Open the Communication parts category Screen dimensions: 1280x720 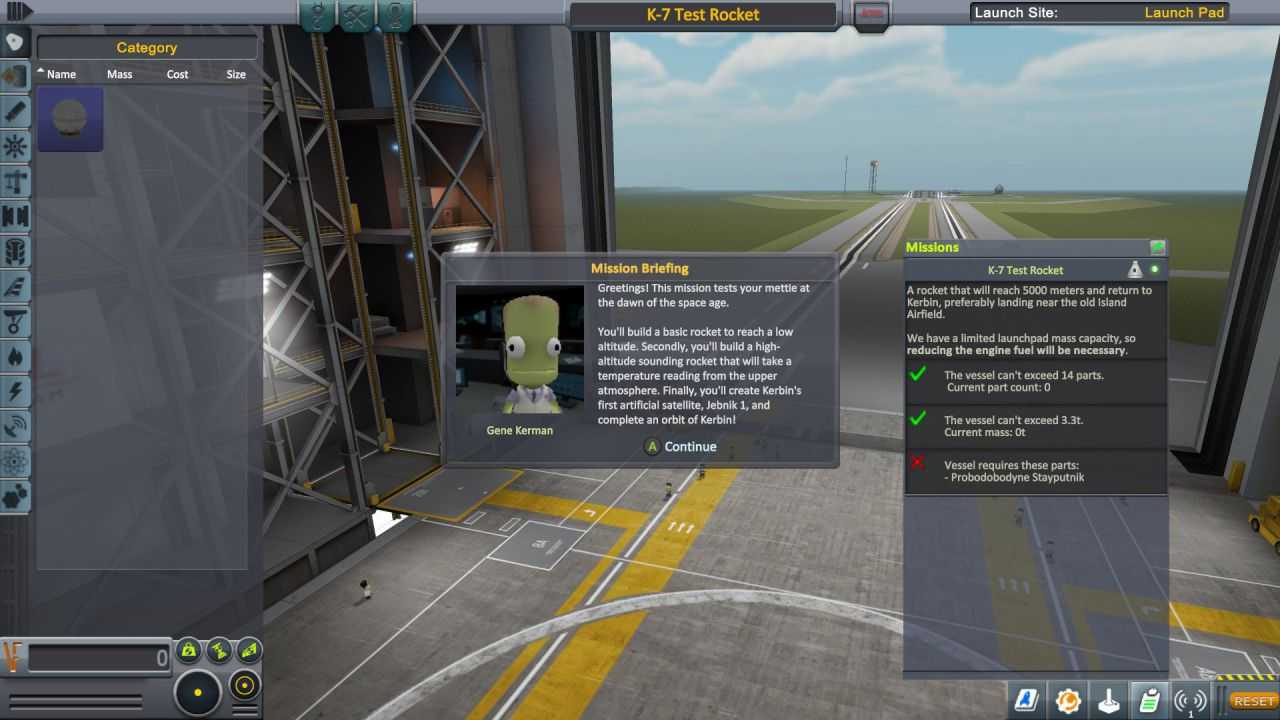[x=15, y=426]
